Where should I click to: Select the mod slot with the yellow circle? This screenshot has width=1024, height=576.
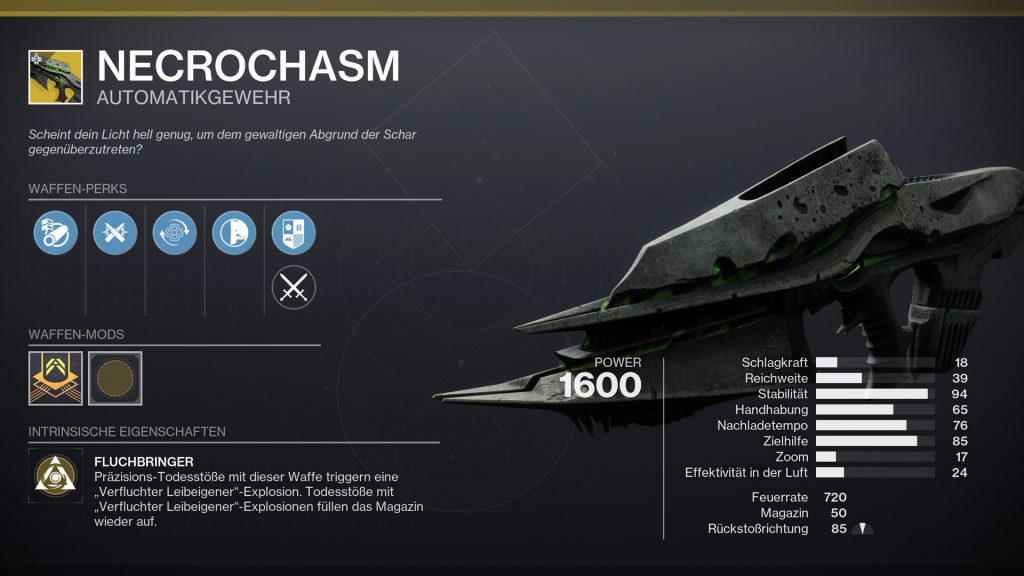tap(115, 378)
